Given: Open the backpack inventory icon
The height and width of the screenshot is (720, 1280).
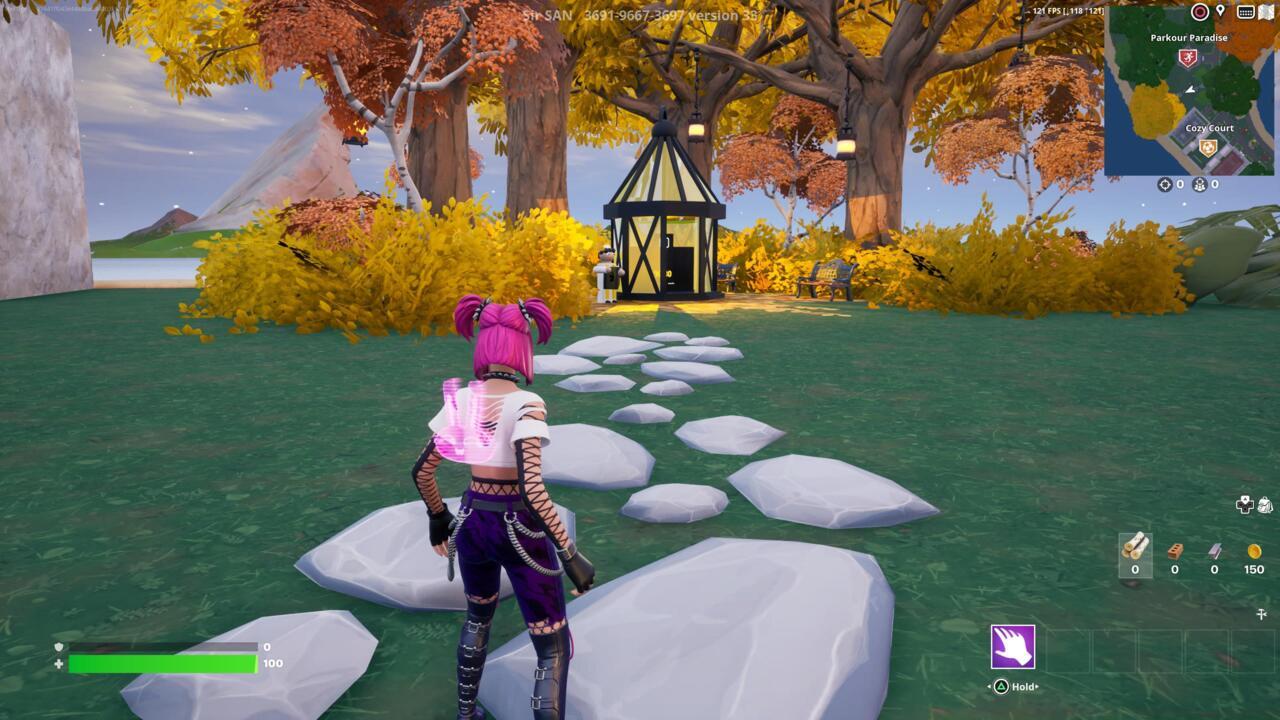Looking at the screenshot, I should [1264, 504].
